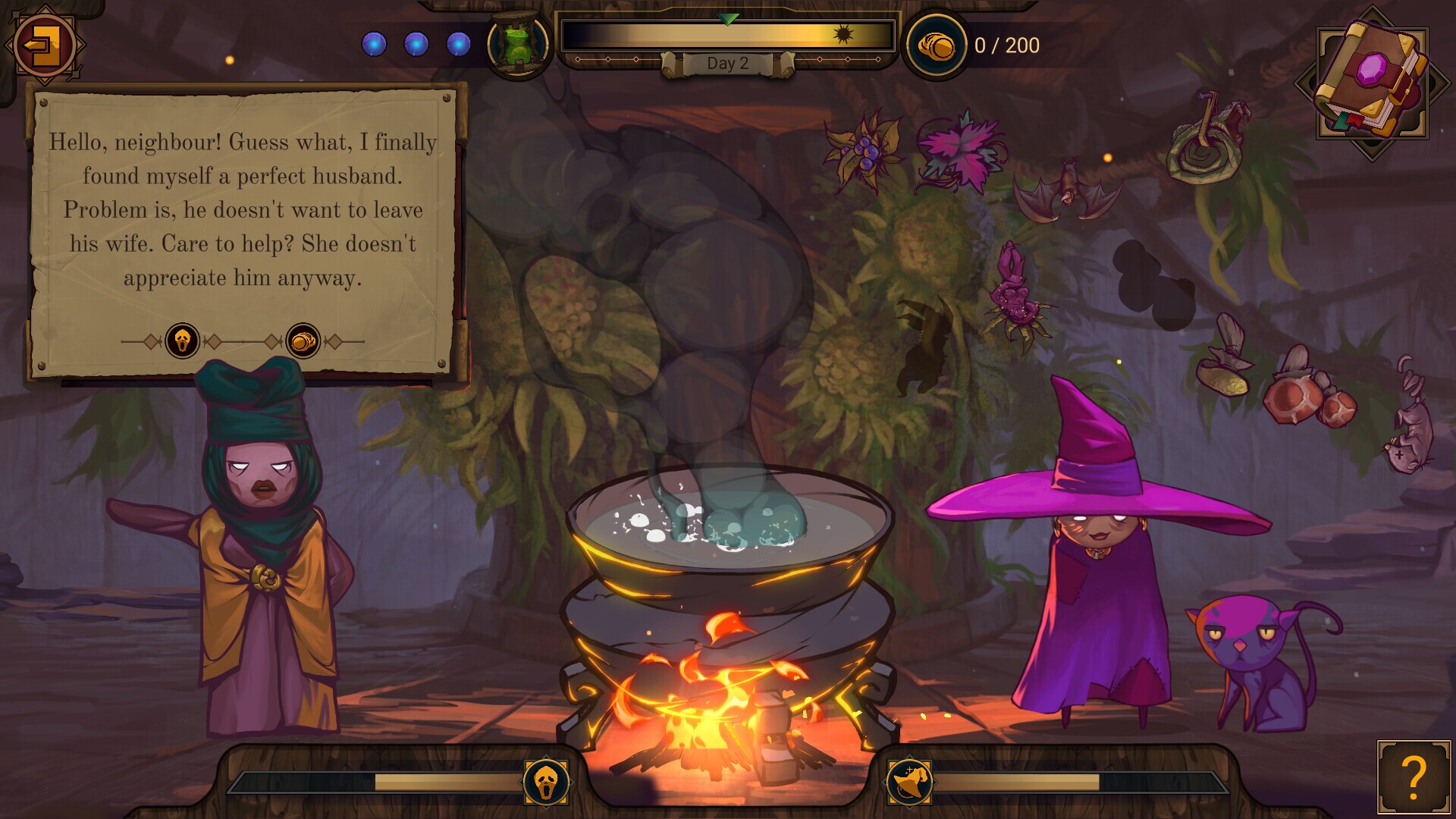This screenshot has width=1456, height=819.
Task: Open the help panel with the question mark
Action: pos(1412,778)
